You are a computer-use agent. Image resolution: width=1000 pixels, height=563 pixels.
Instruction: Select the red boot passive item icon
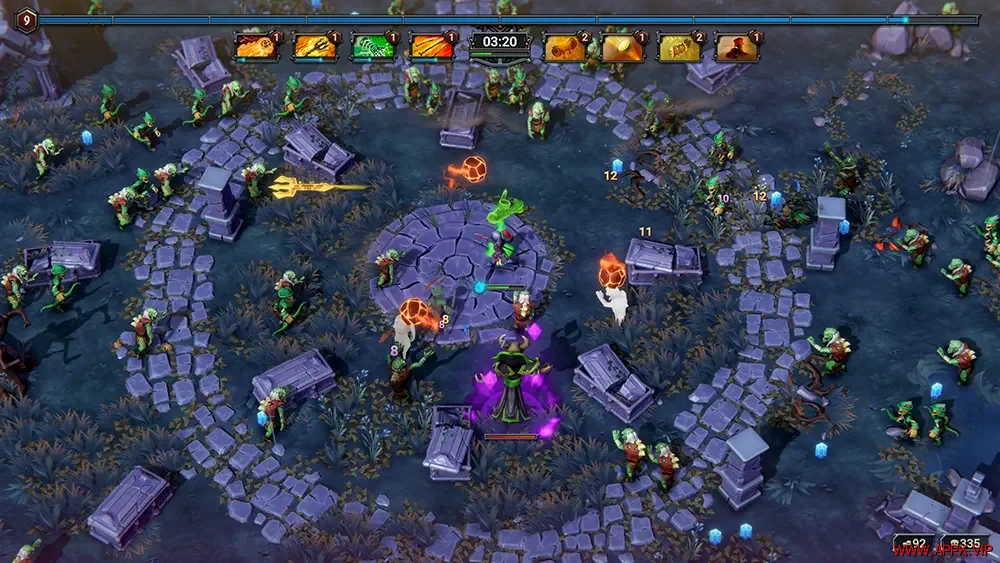[739, 47]
